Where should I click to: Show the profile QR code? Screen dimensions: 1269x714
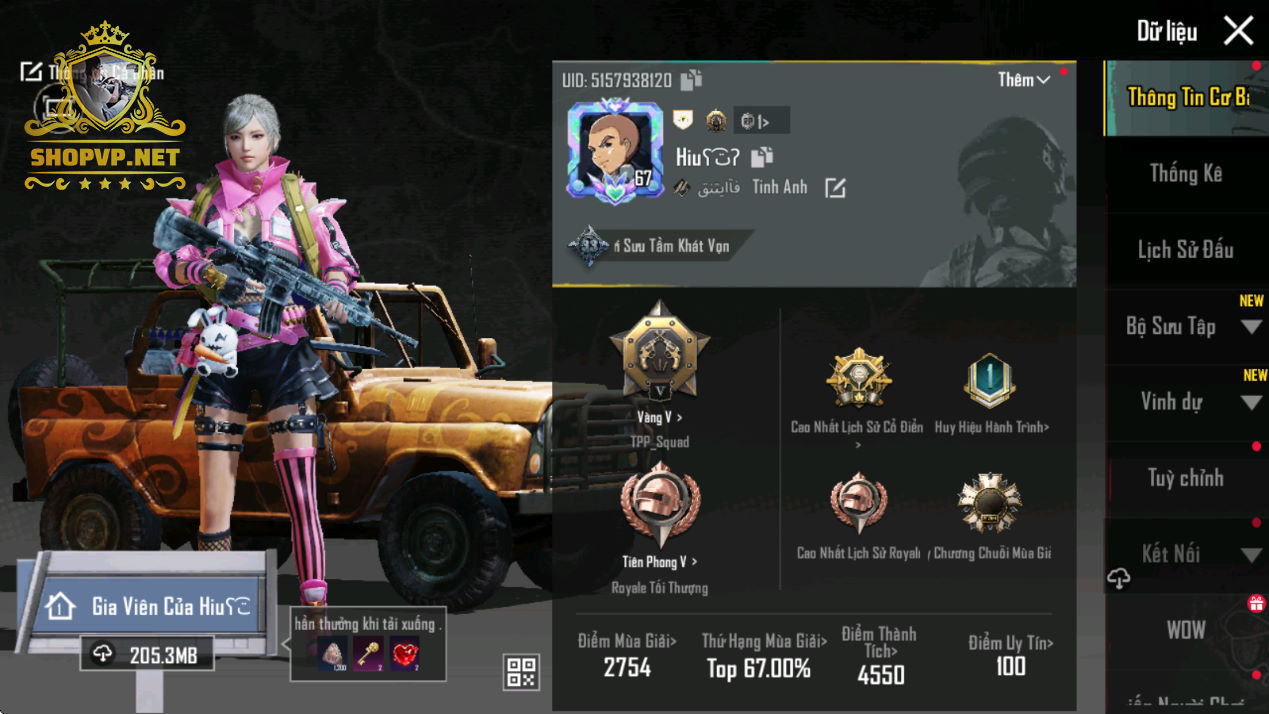(x=522, y=672)
